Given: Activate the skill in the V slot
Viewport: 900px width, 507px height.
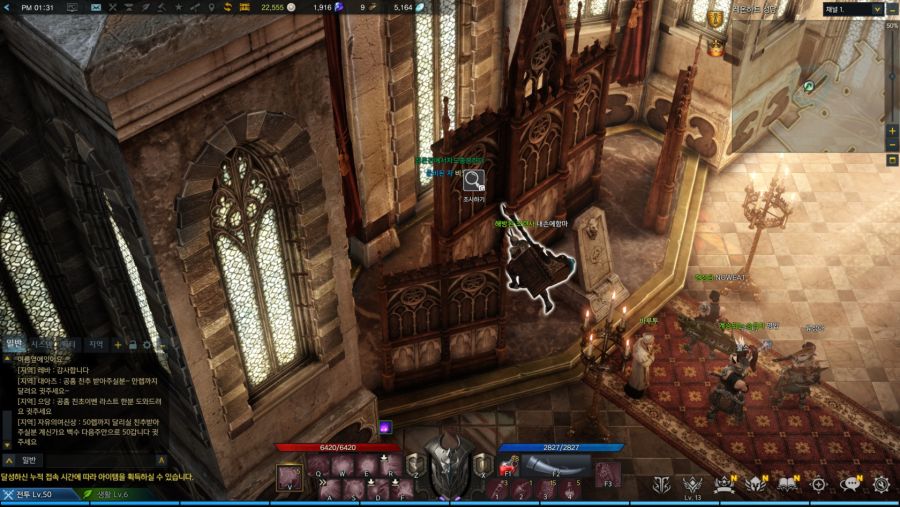Looking at the screenshot, I should tap(290, 476).
